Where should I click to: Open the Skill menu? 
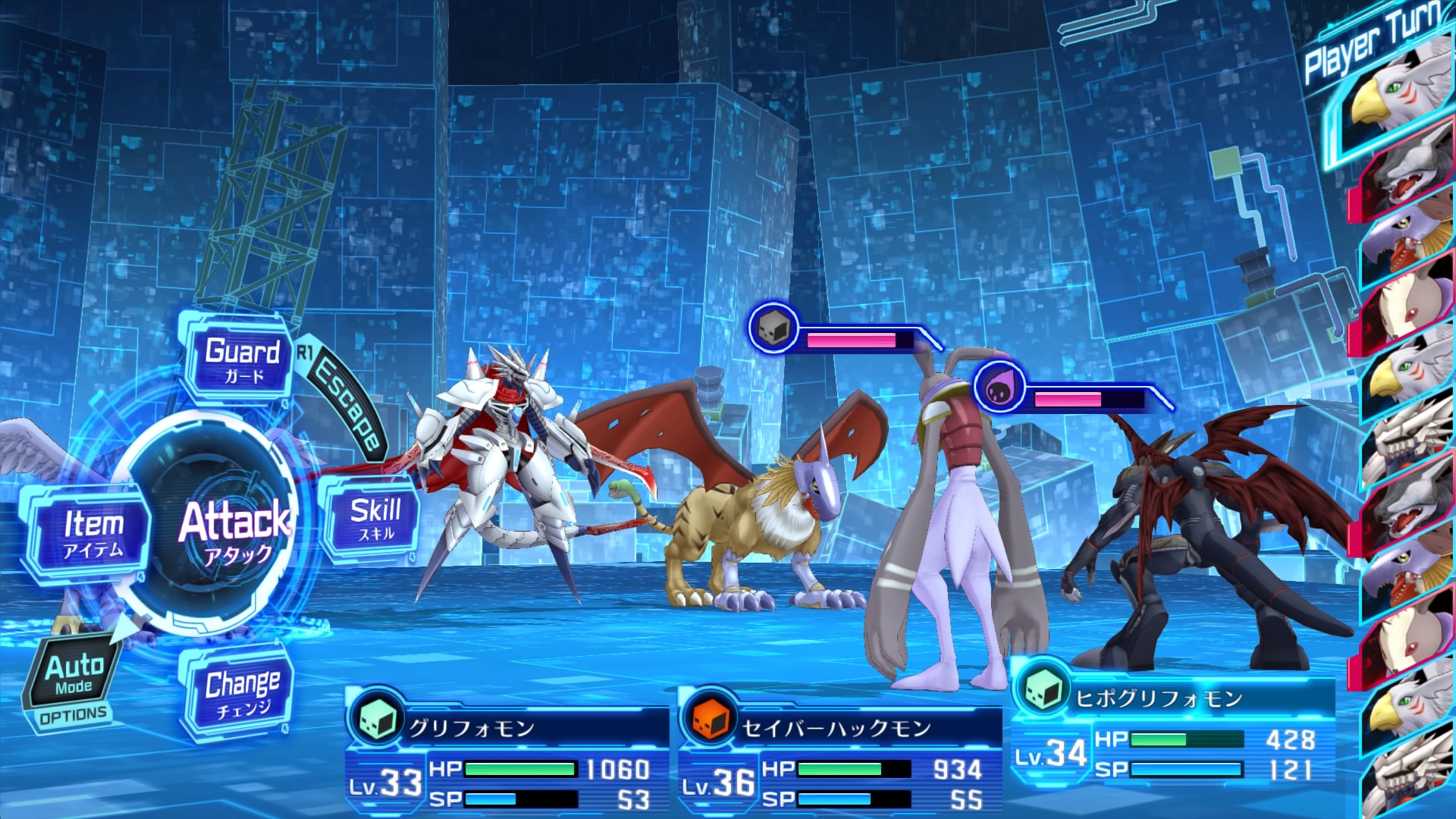point(375,519)
